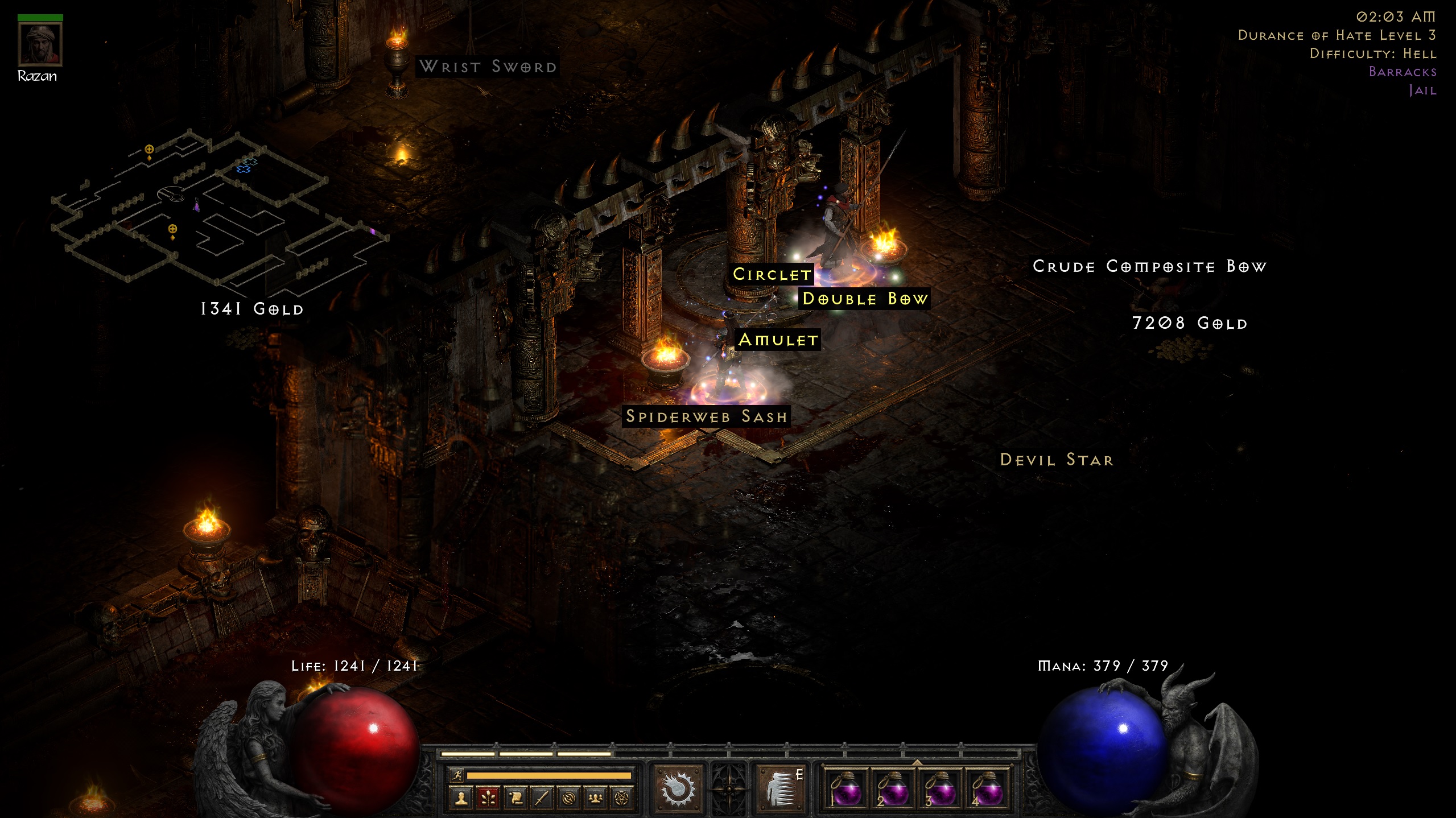
Task: Click Razan's mercenary portrait to toggle his info
Action: pos(40,43)
